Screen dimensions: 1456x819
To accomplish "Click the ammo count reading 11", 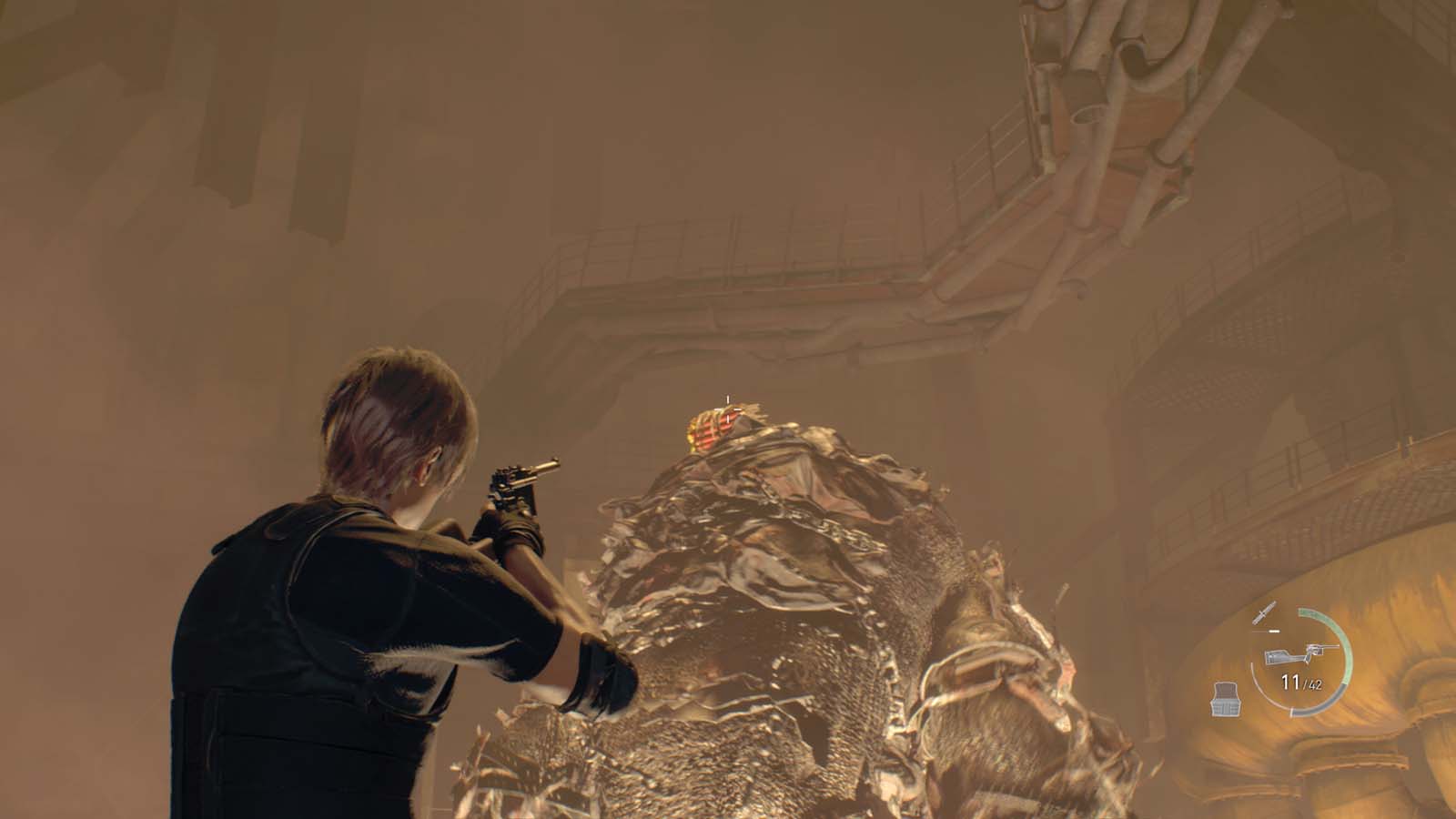I will [1289, 680].
